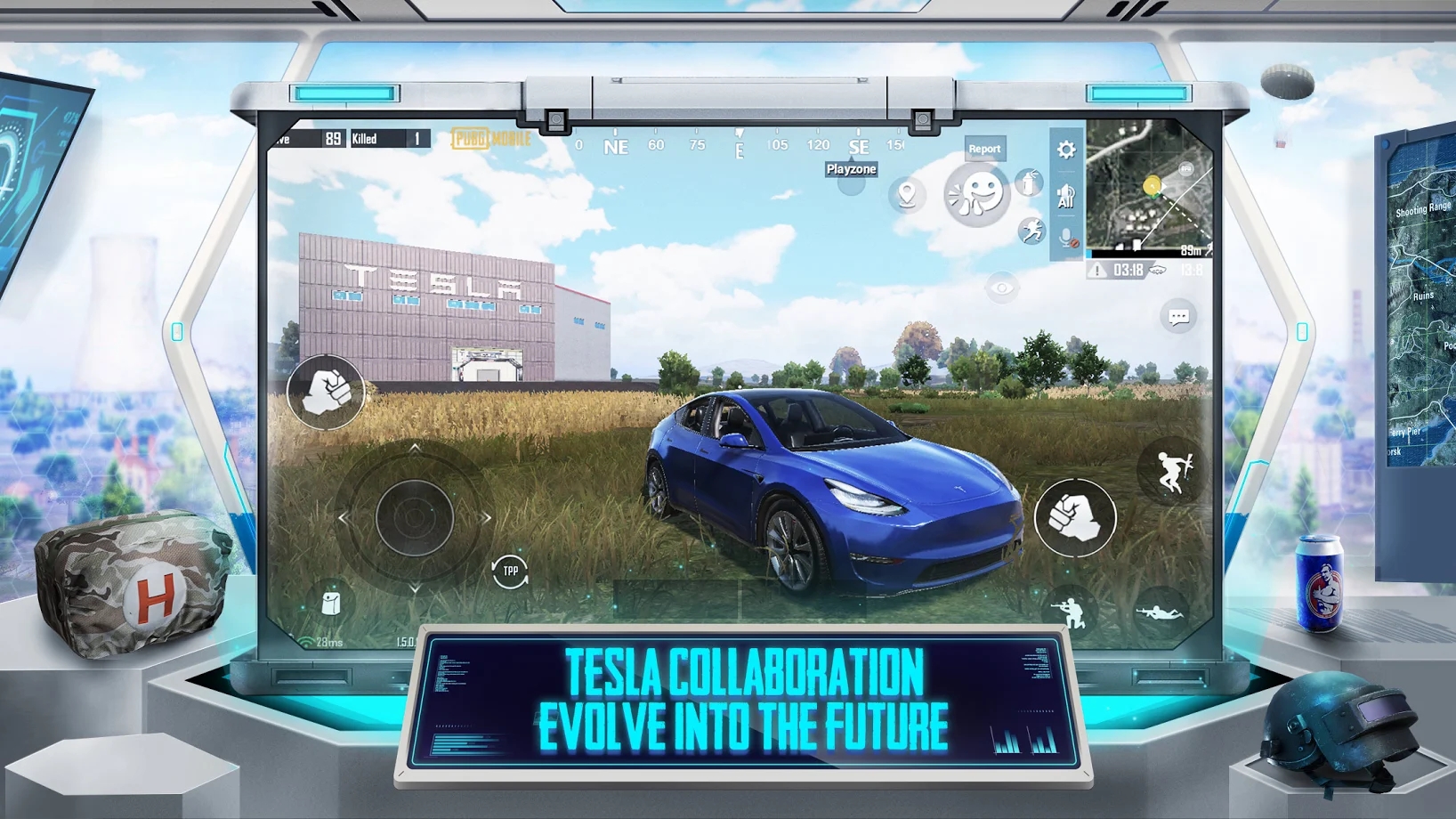Screen dimensions: 1456x819
Task: Select the jump vault action icon
Action: click(1172, 471)
